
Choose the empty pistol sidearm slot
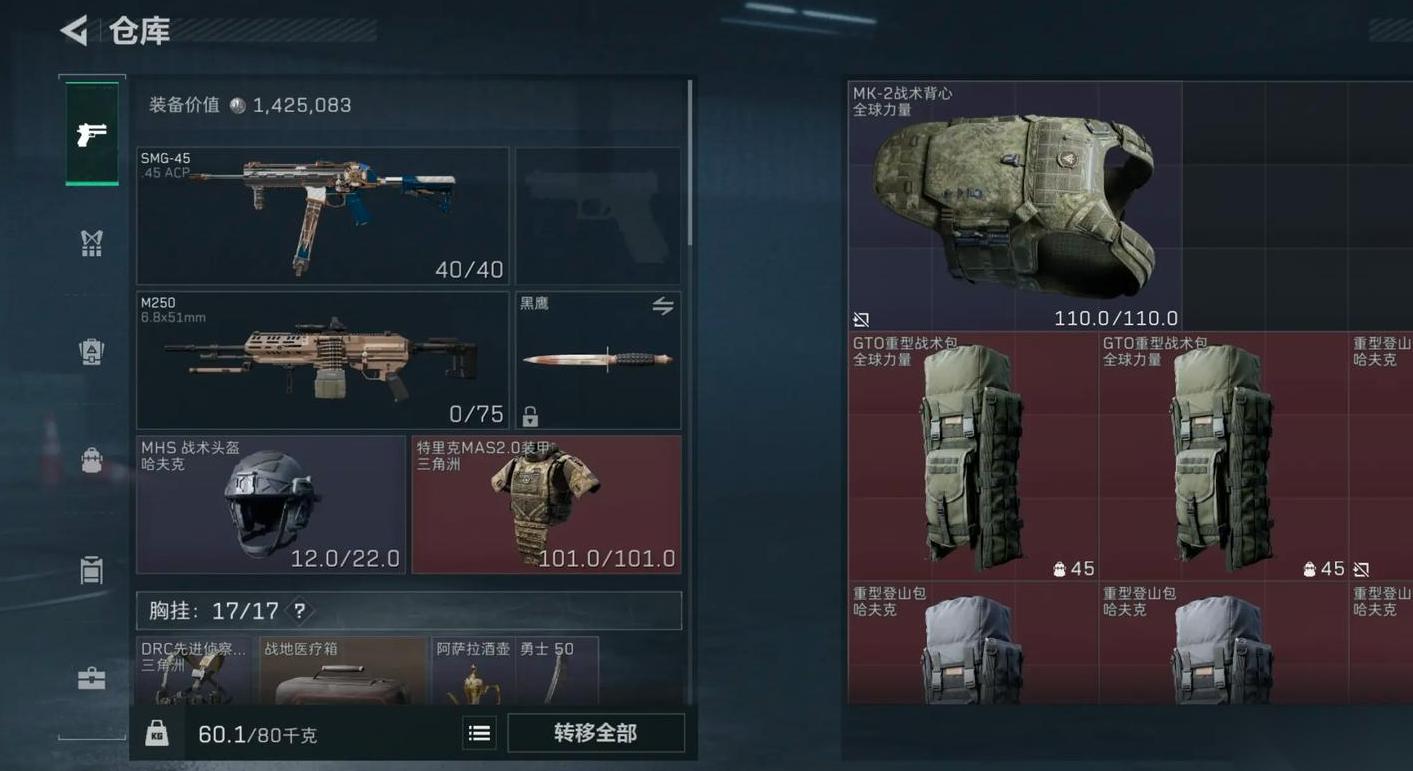pos(598,215)
